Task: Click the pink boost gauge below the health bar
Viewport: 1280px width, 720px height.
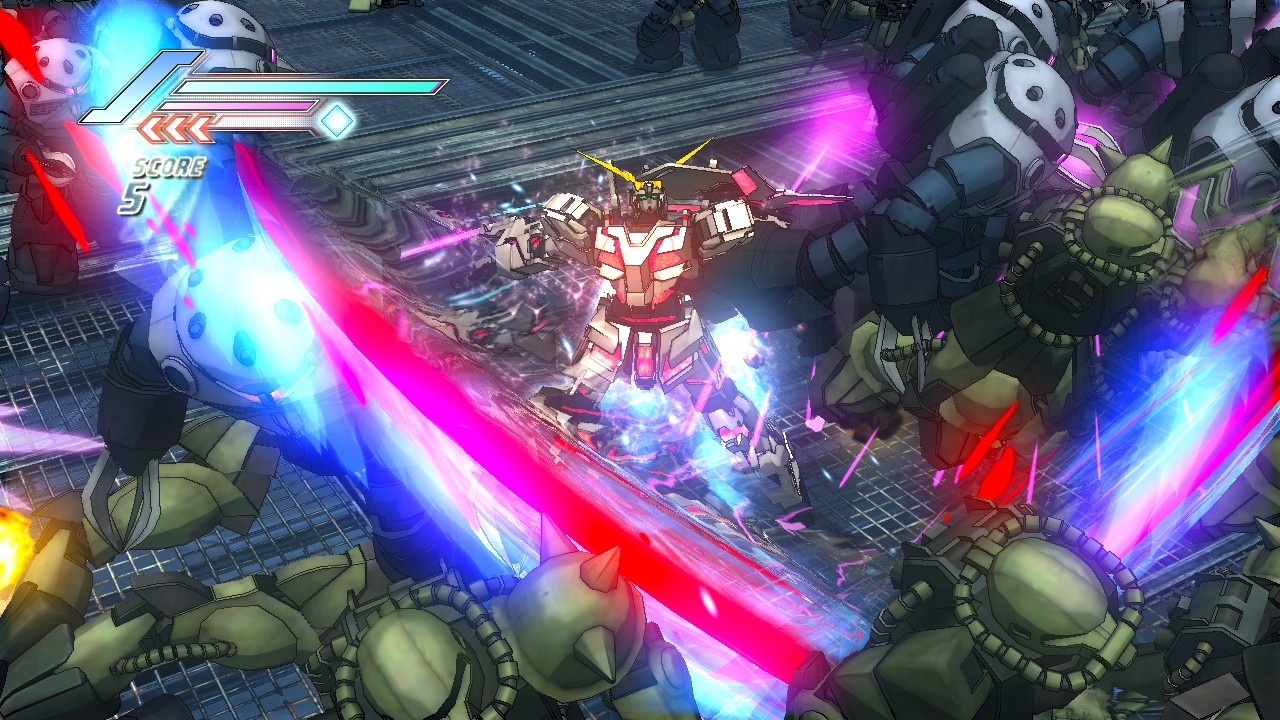Action: tap(235, 105)
